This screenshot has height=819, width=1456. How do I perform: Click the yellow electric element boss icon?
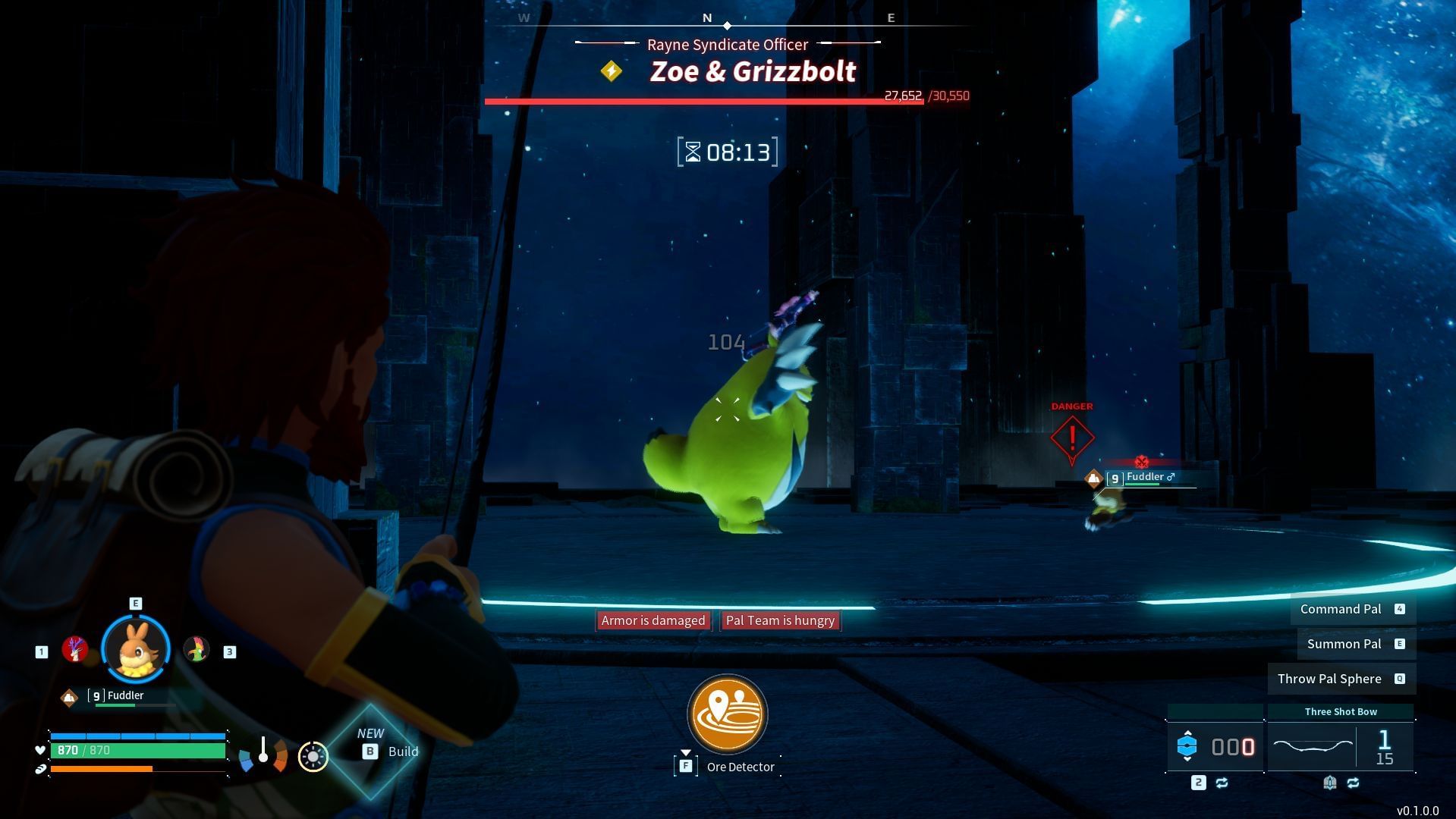coord(611,71)
